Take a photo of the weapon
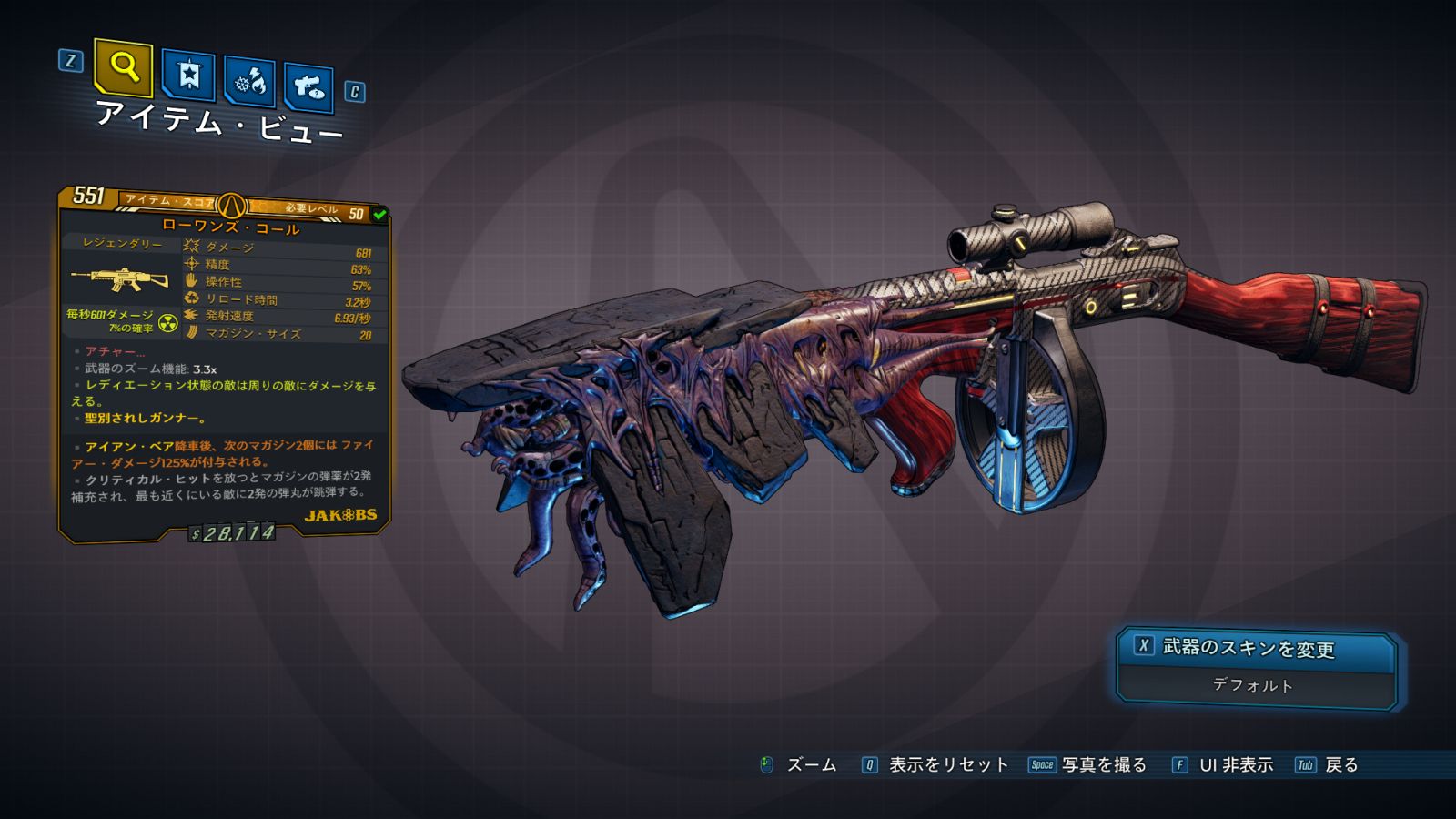 pyautogui.click(x=1087, y=765)
